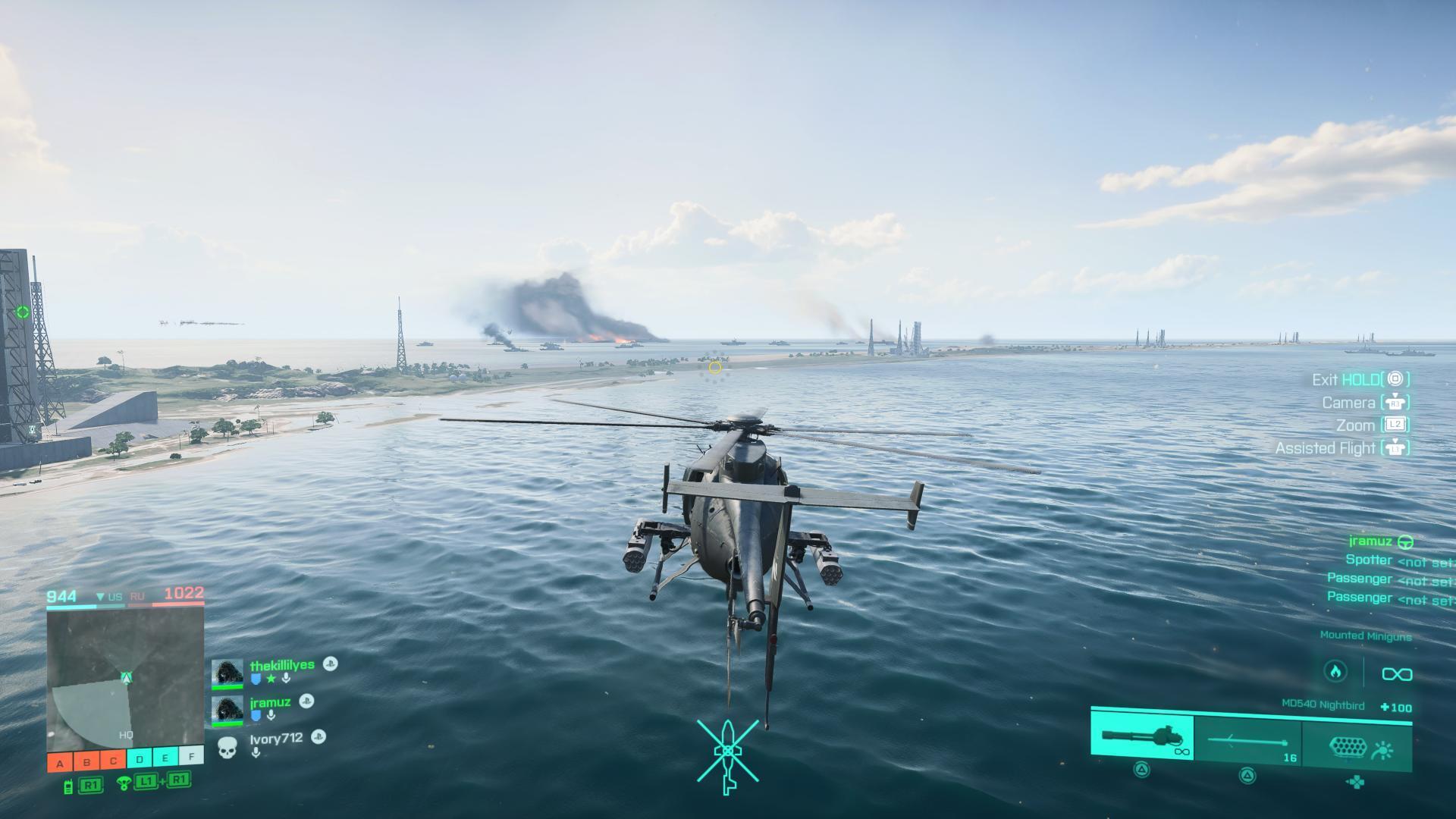This screenshot has height=819, width=1456.
Task: Select downed squad member Ivory712
Action: click(276, 738)
